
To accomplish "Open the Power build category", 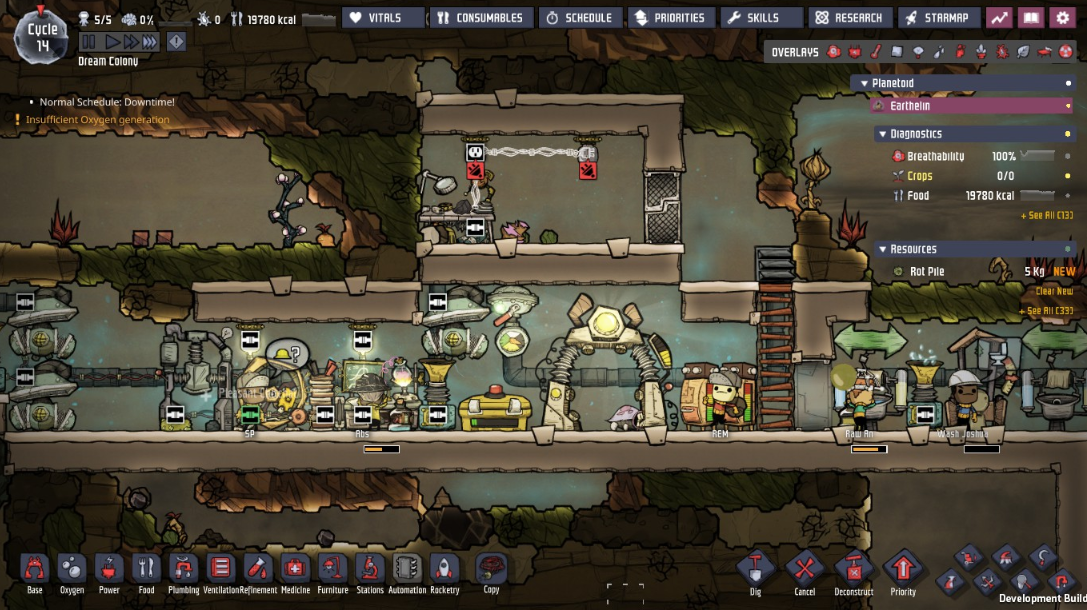I will click(x=109, y=571).
